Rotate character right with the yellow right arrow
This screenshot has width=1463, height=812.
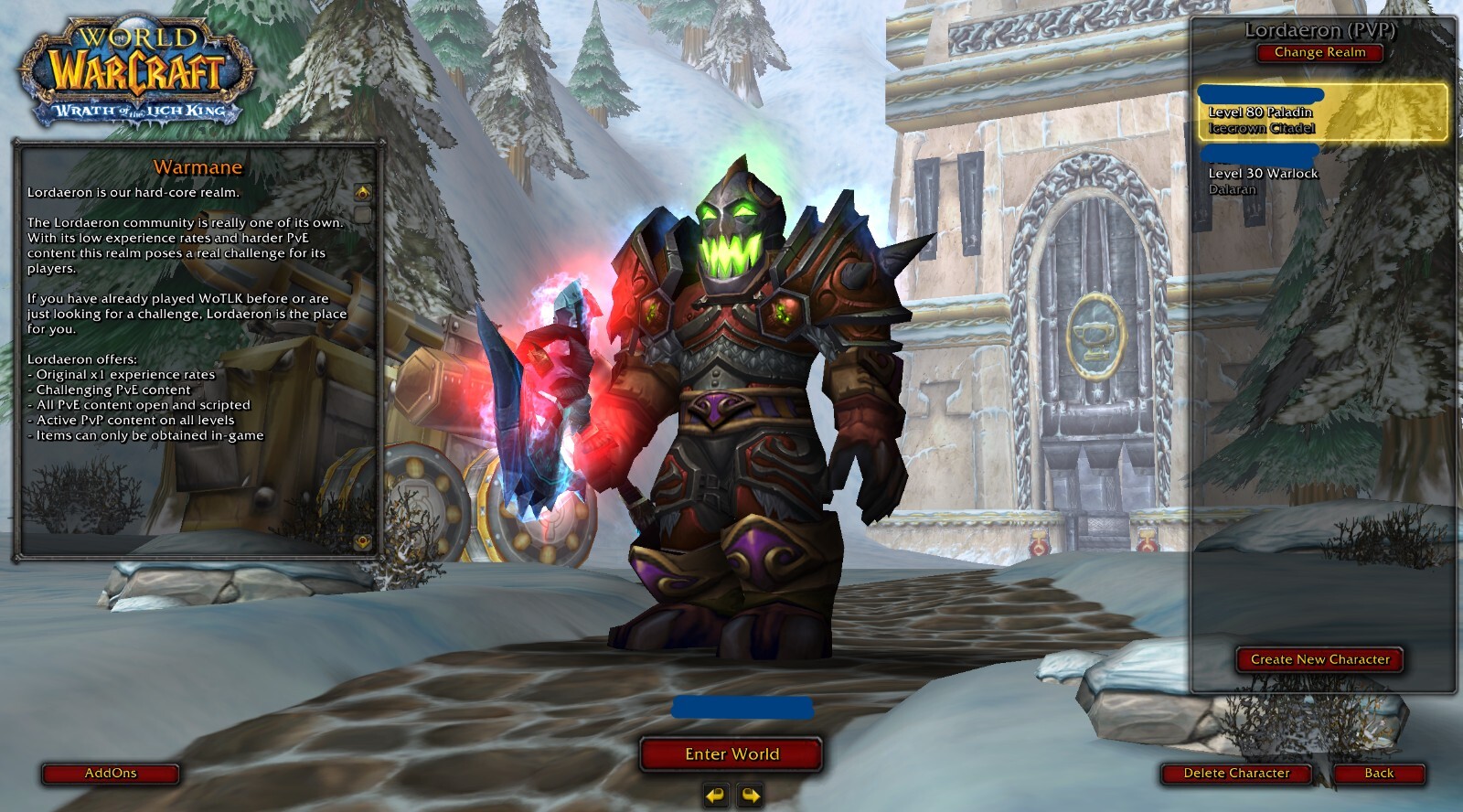click(x=752, y=796)
